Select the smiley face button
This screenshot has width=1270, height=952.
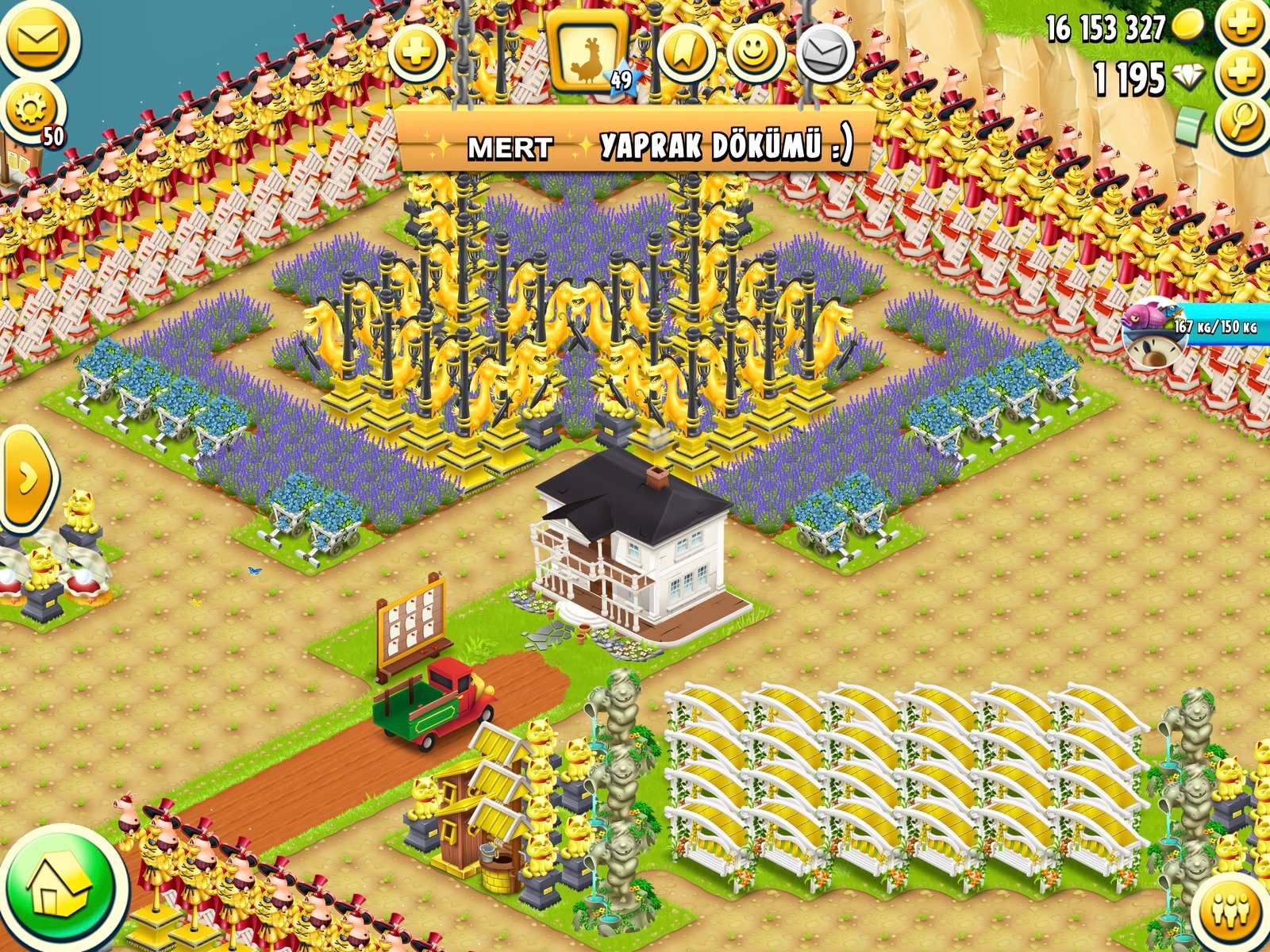tap(754, 52)
